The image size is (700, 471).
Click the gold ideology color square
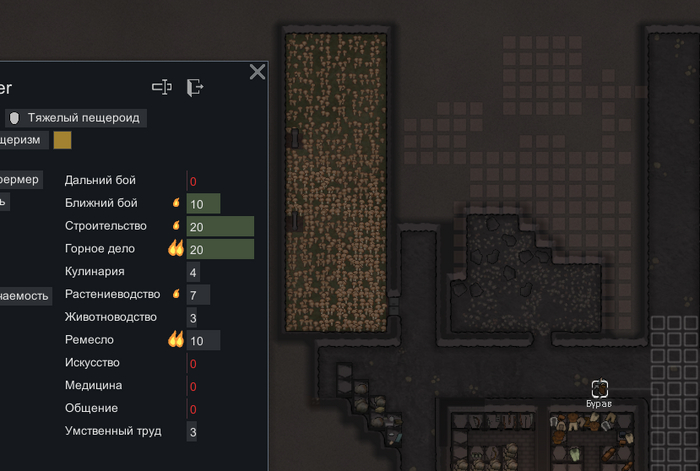click(x=63, y=141)
